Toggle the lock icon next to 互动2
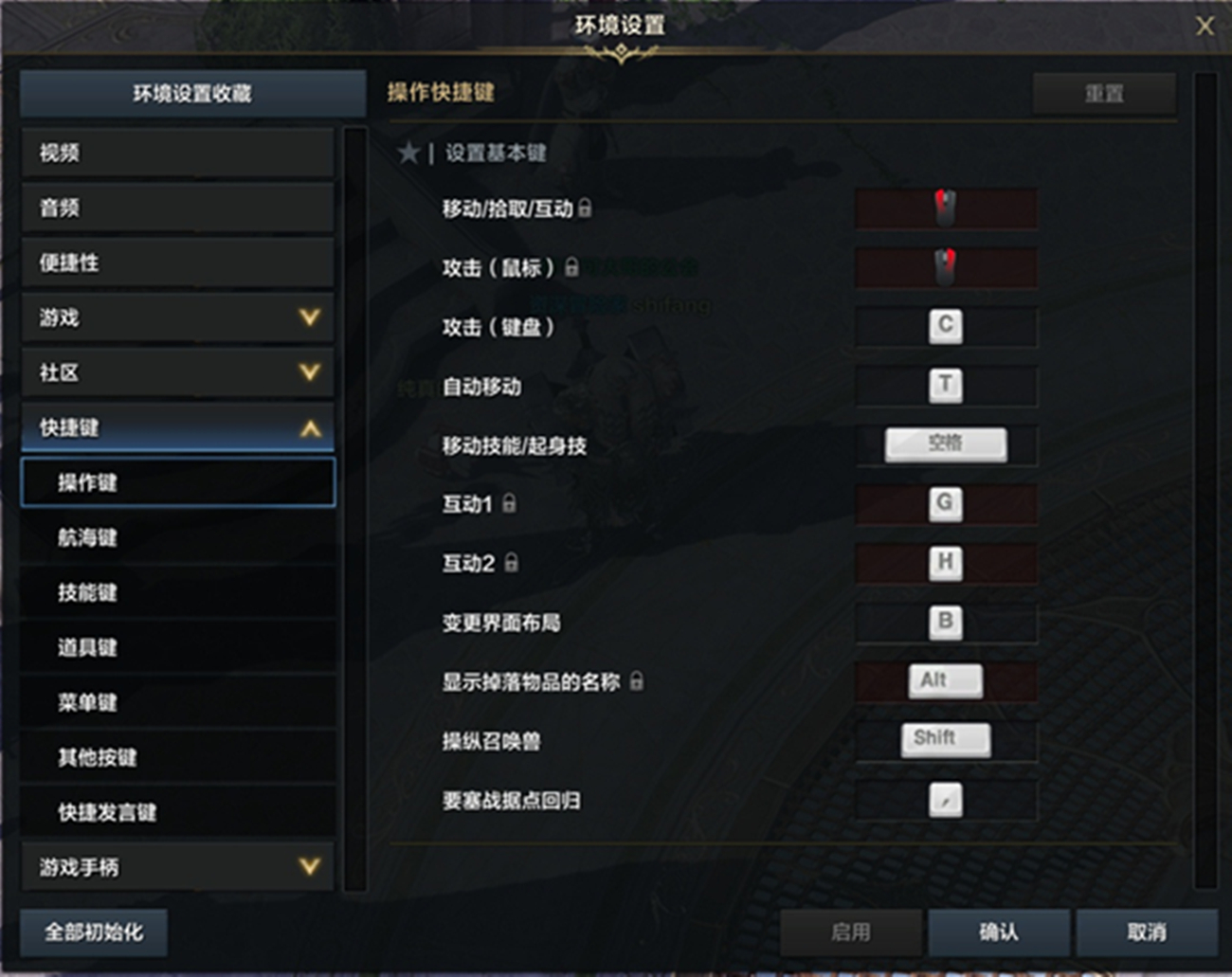Screen dimensions: 1232x977 (x=511, y=564)
